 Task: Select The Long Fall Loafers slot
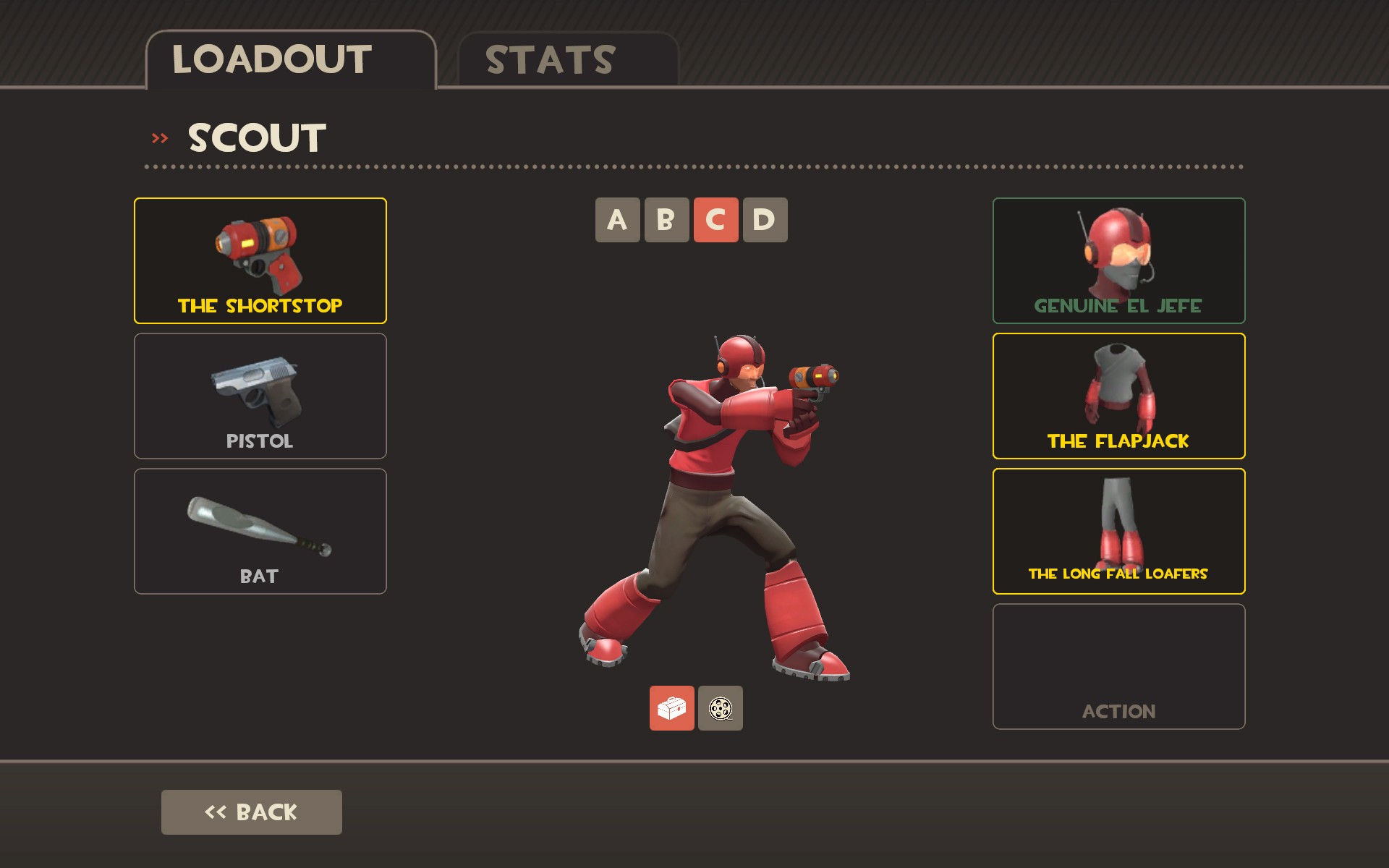(x=1118, y=531)
